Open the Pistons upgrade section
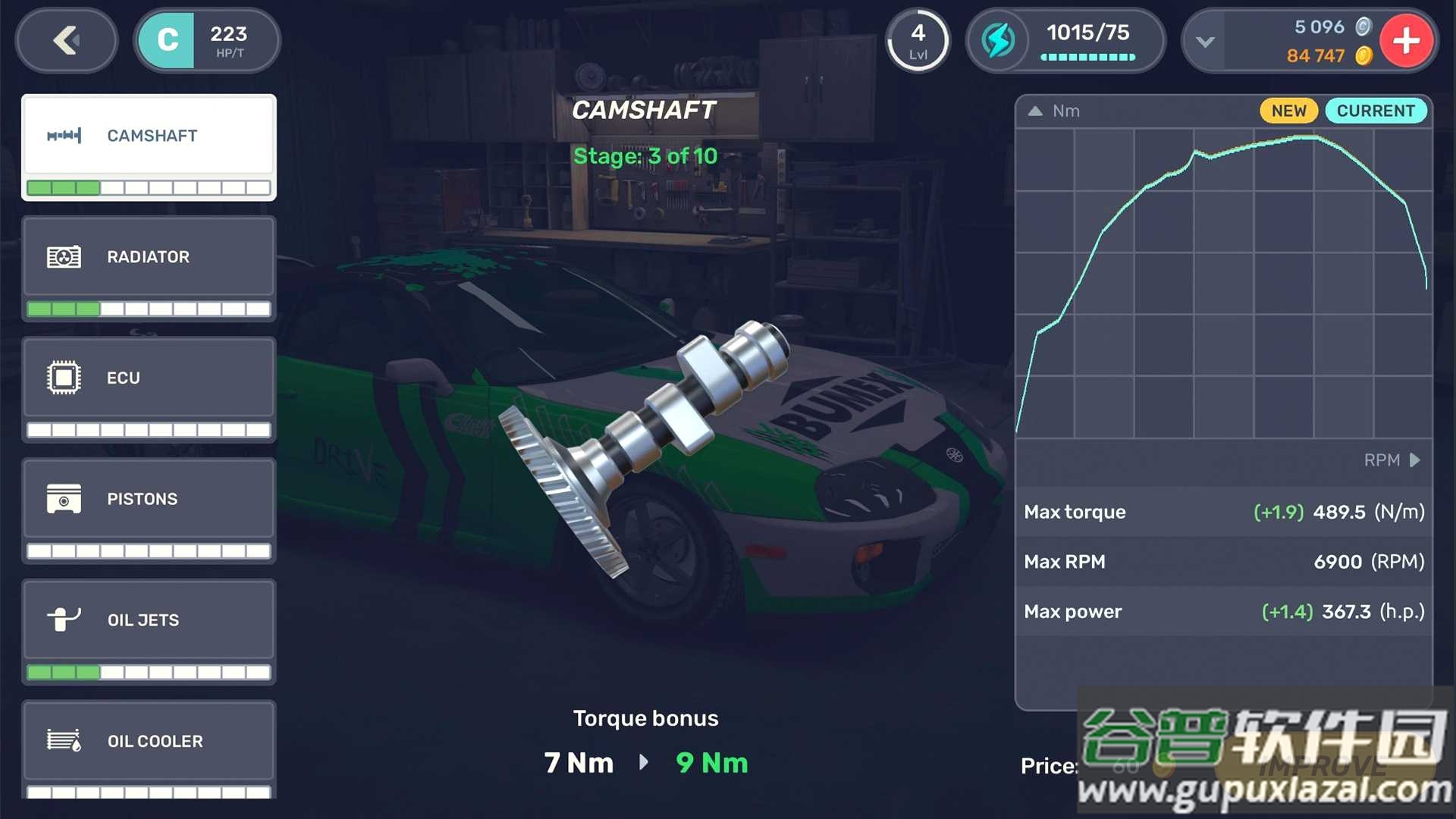Screen dimensions: 1456x819 pyautogui.click(x=148, y=498)
